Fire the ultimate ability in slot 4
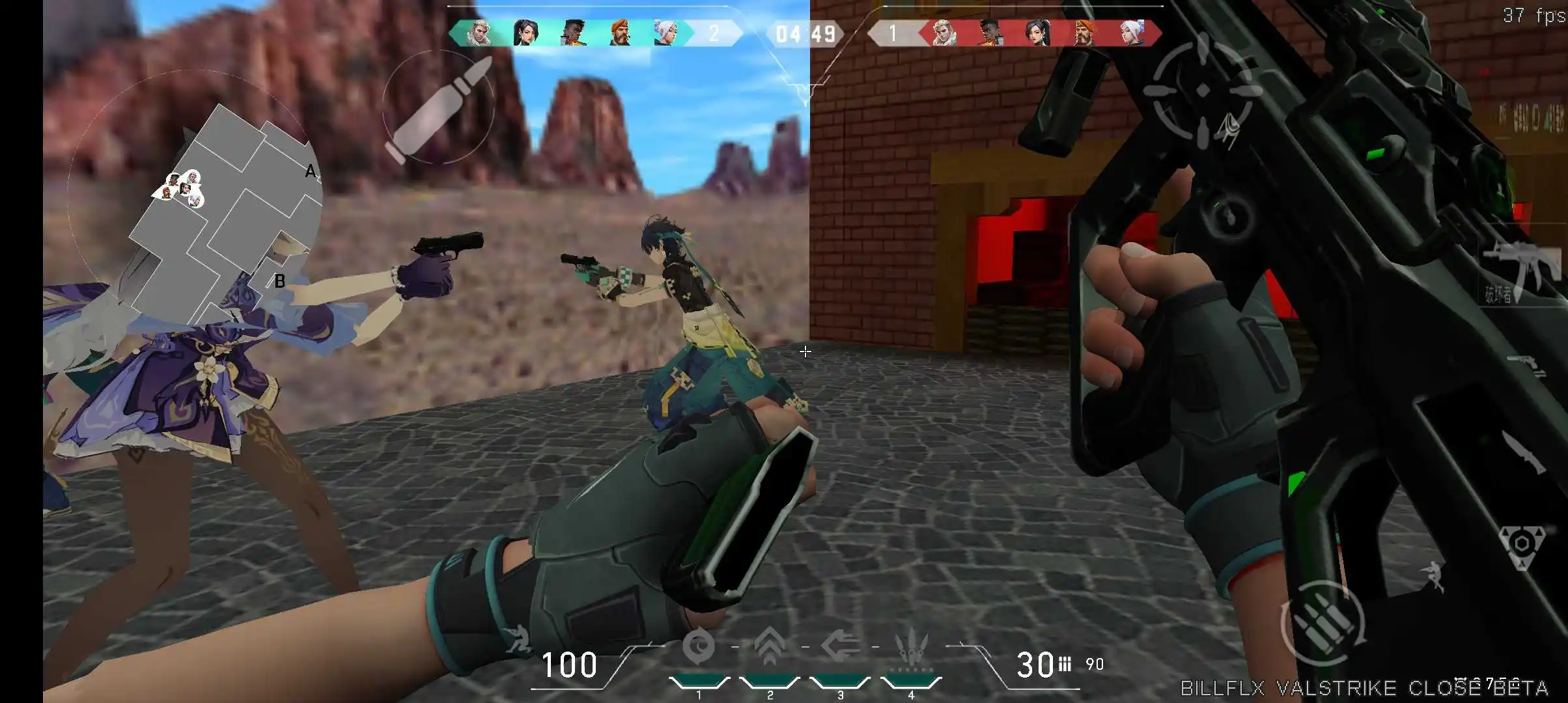The image size is (1568, 703). [912, 644]
